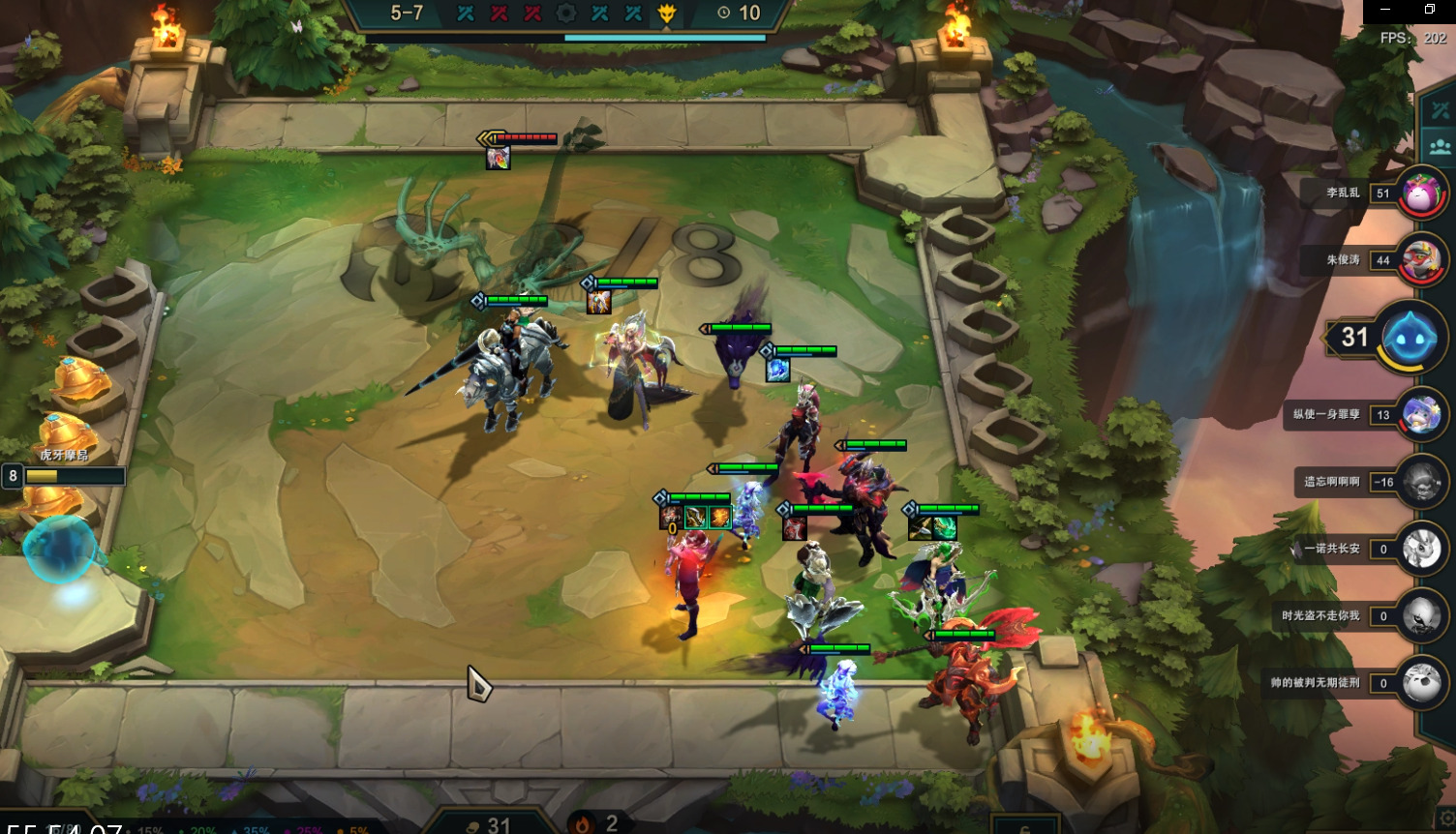Click player 一诺共长安 in the scoreboard
This screenshot has height=834, width=1456.
click(1422, 549)
